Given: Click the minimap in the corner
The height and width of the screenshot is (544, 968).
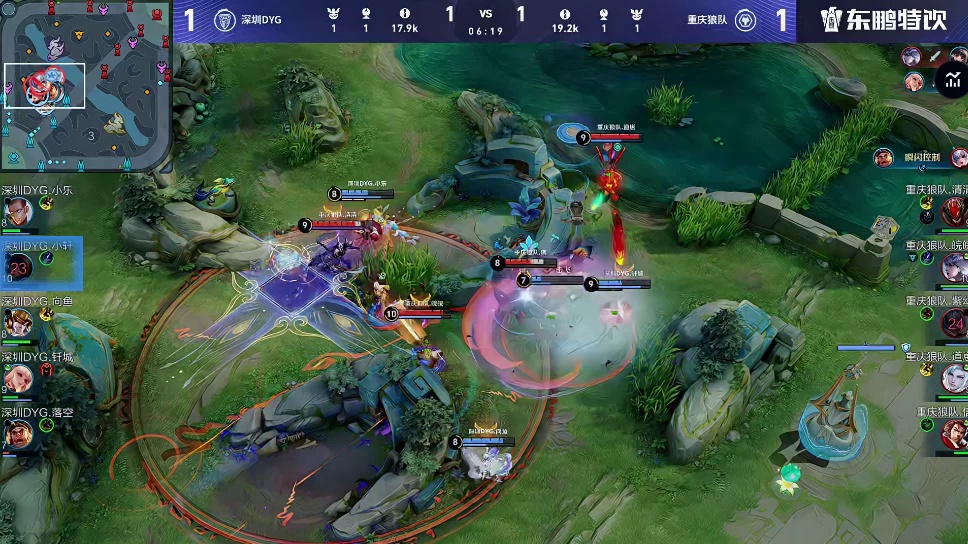Looking at the screenshot, I should point(87,87).
